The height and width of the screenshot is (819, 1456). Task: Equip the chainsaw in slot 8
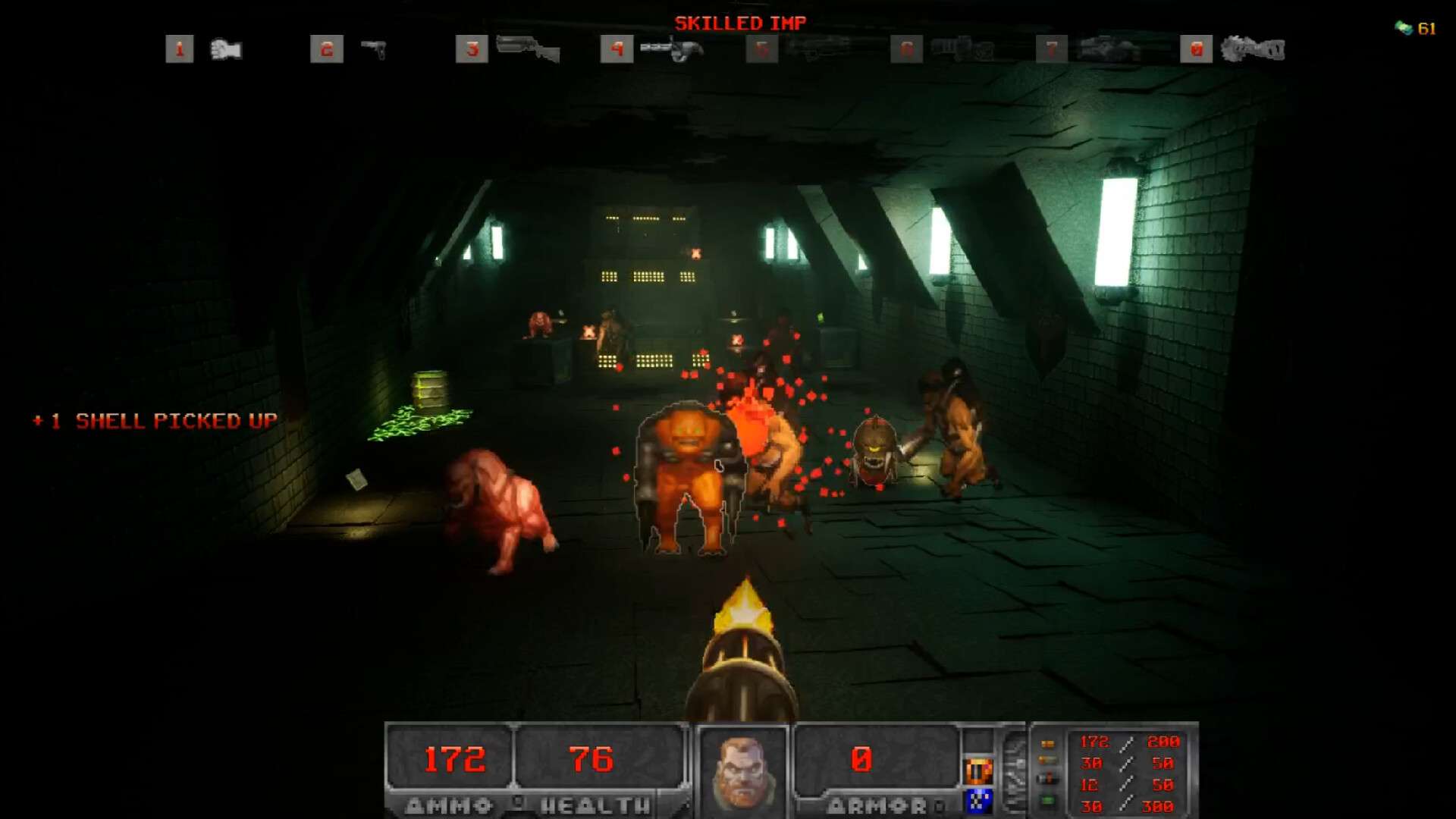coord(1253,50)
